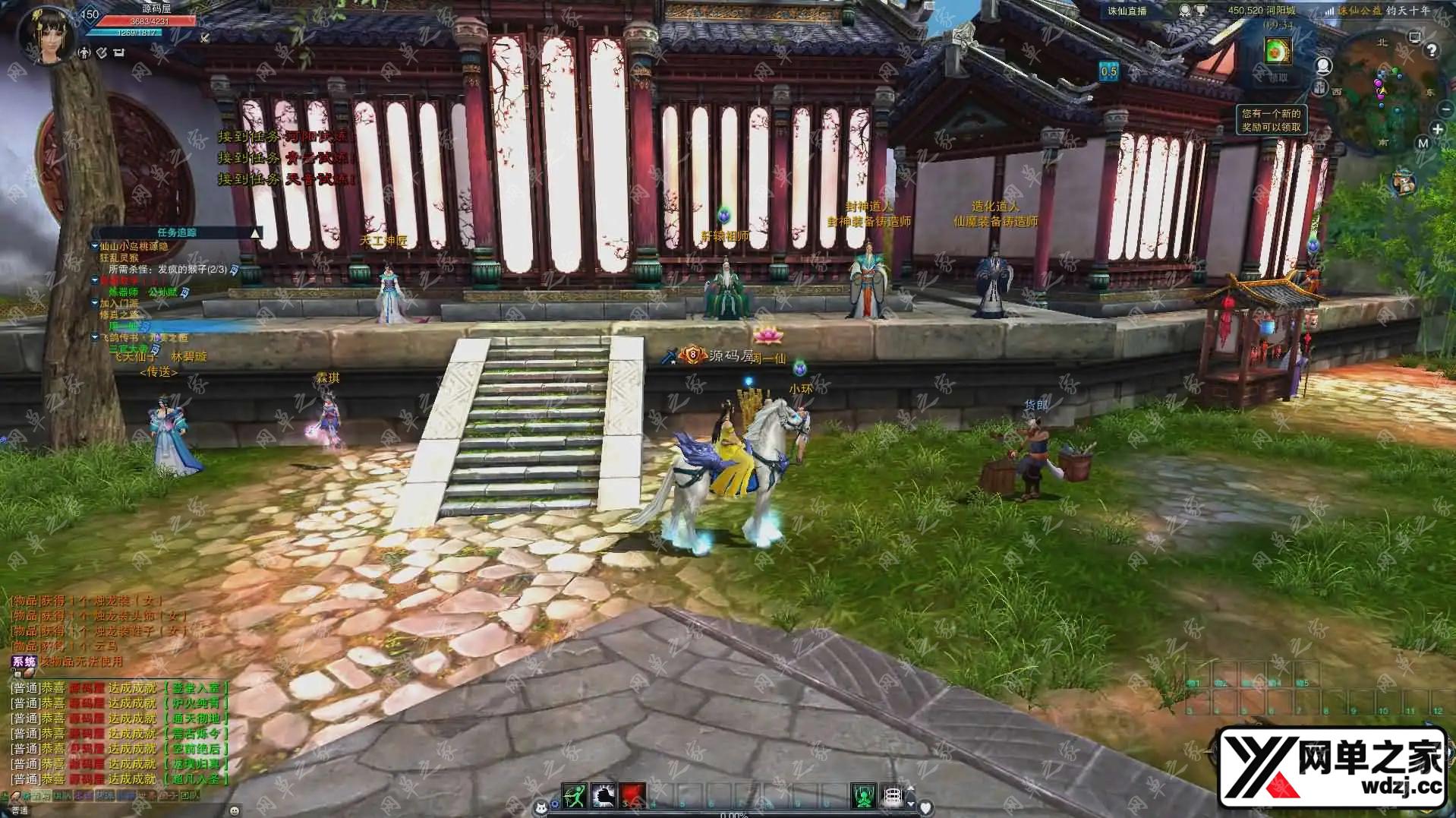Image resolution: width=1456 pixels, height=818 pixels.
Task: Use the white fist skill
Action: pyautogui.click(x=603, y=795)
